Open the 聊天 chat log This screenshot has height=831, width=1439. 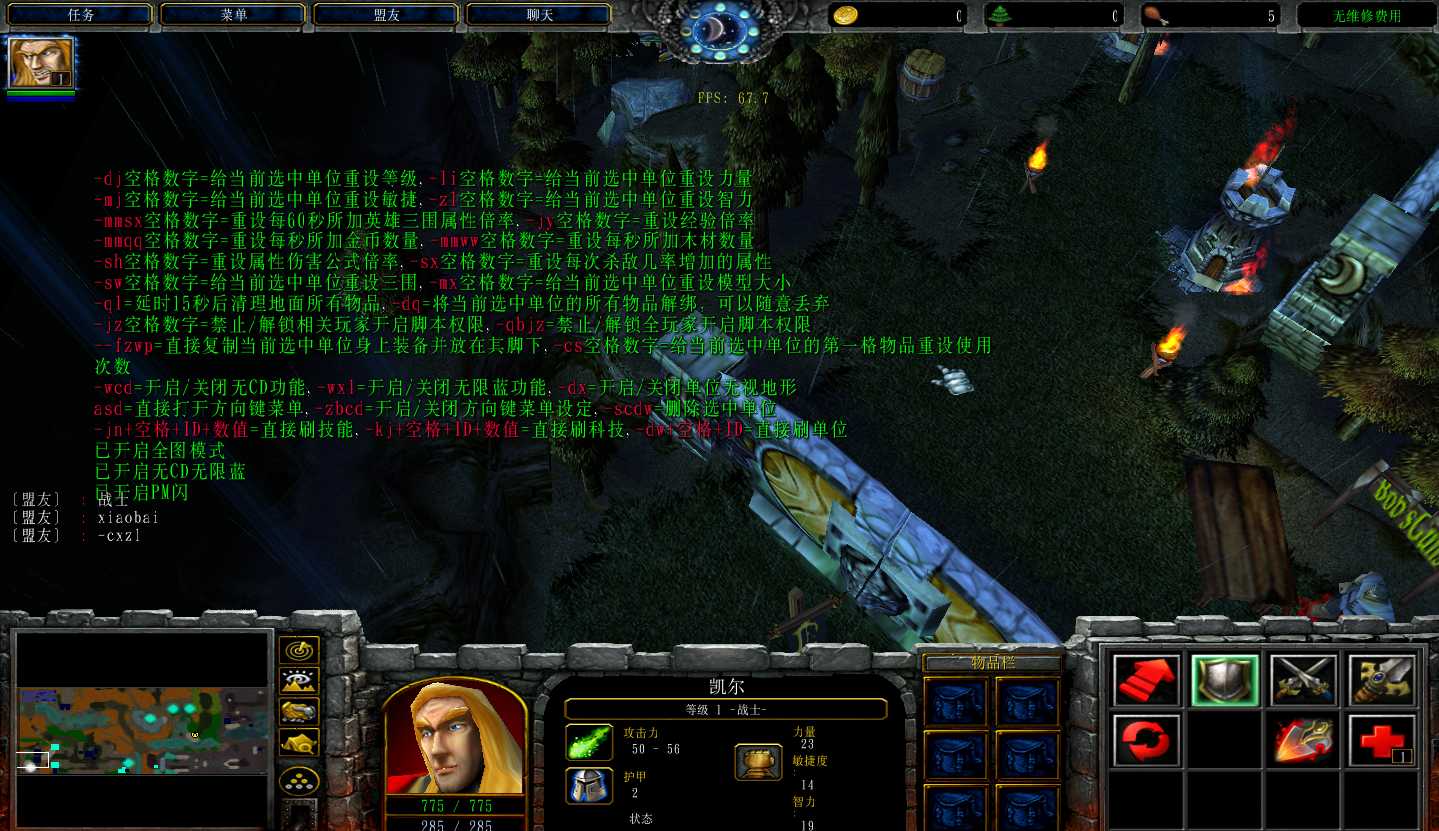(x=540, y=15)
